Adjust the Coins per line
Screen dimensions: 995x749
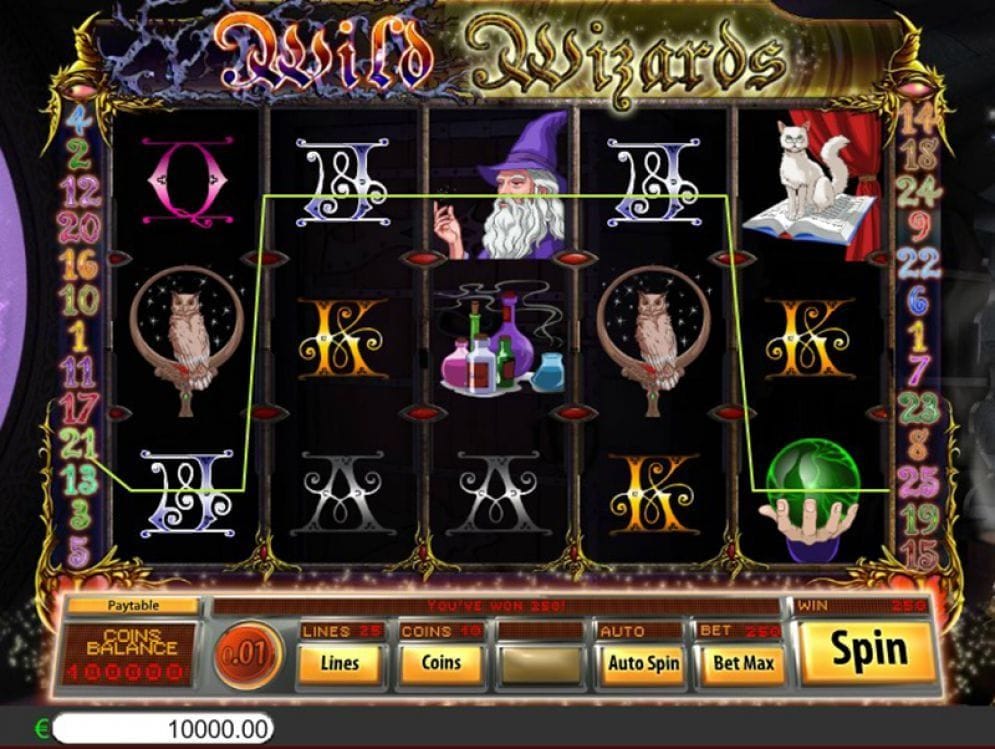click(440, 662)
